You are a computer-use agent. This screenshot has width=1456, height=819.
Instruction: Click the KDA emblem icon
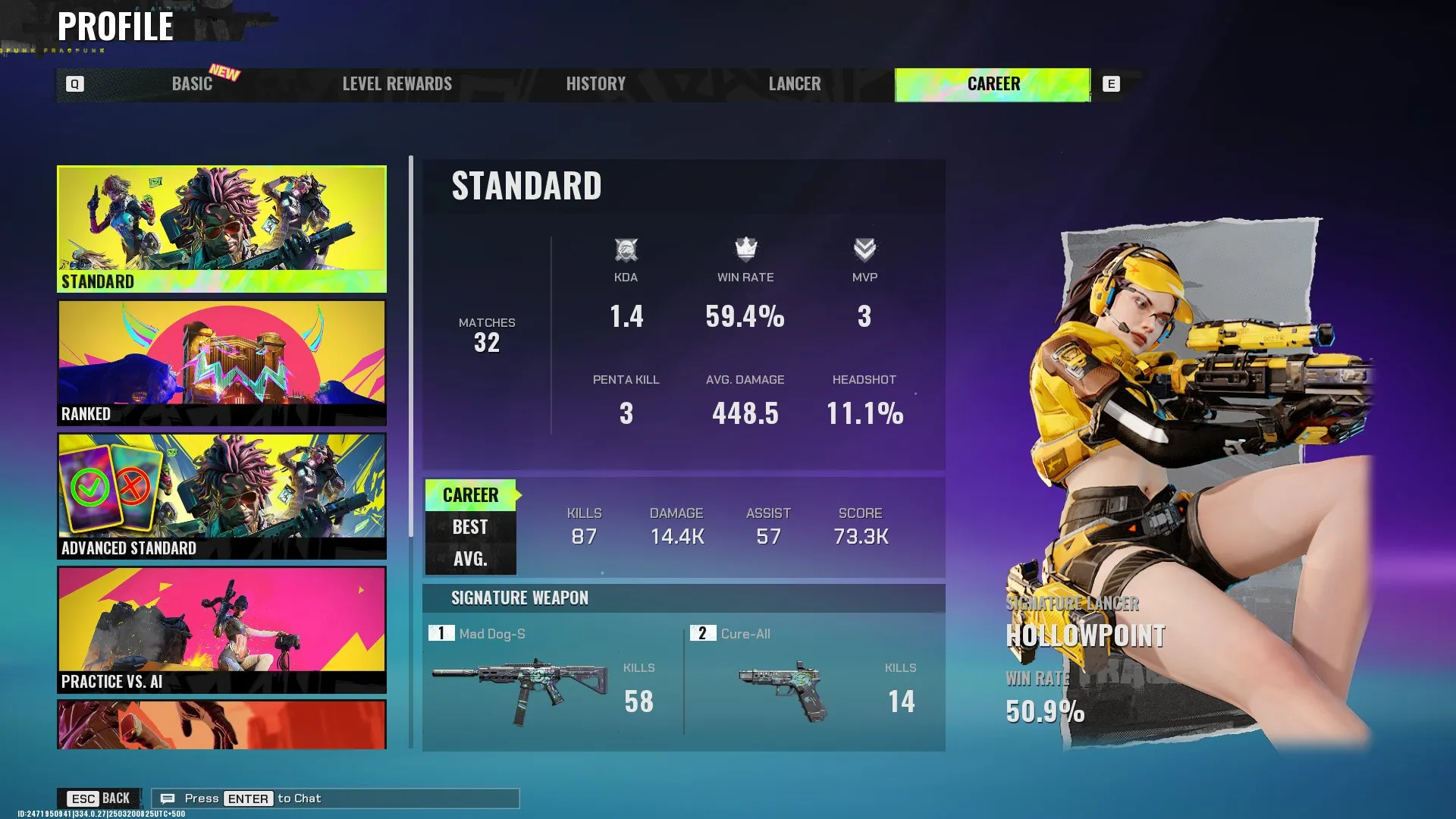(x=625, y=248)
